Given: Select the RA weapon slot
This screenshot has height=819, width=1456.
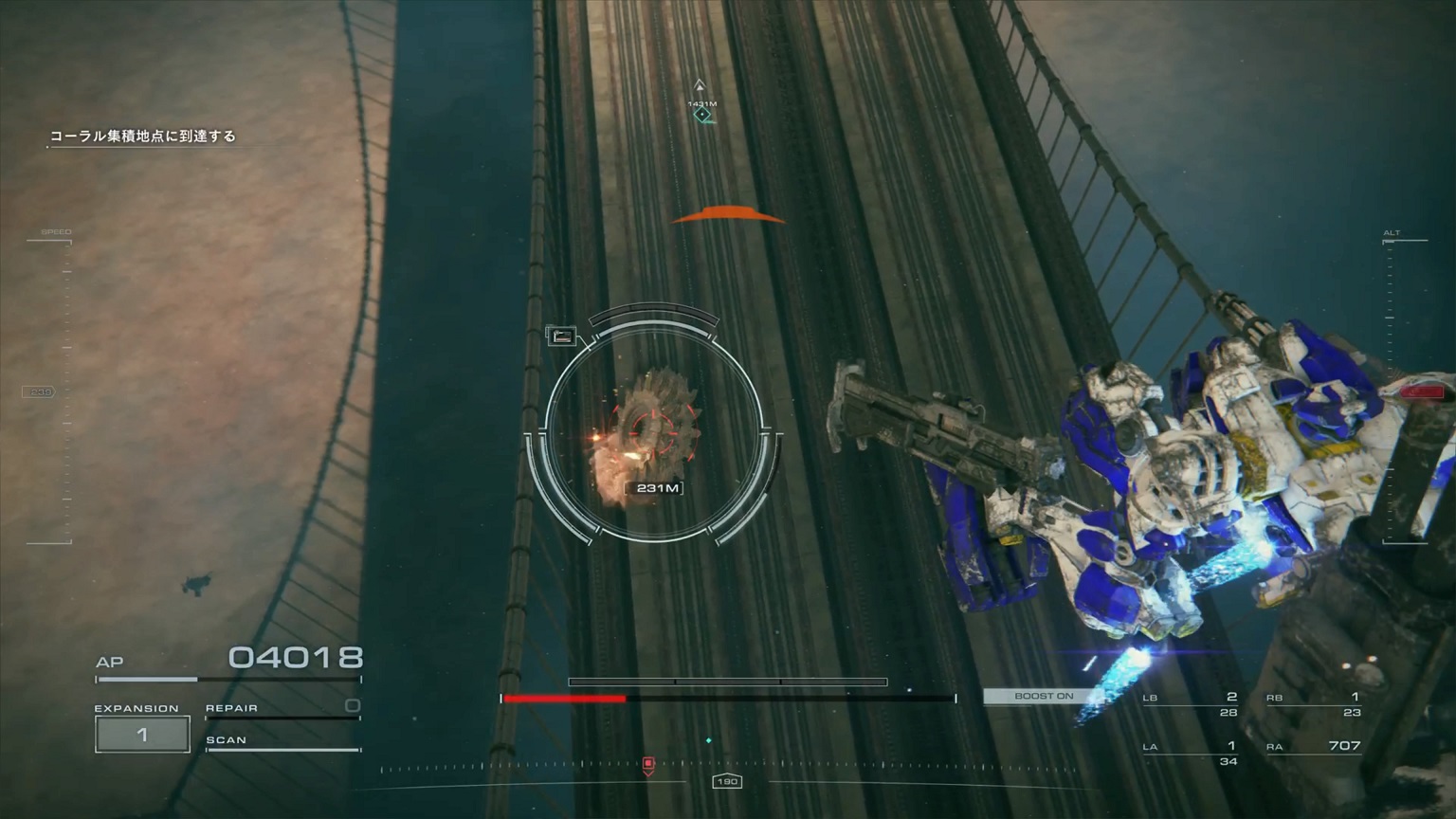Looking at the screenshot, I should coord(1314,749).
